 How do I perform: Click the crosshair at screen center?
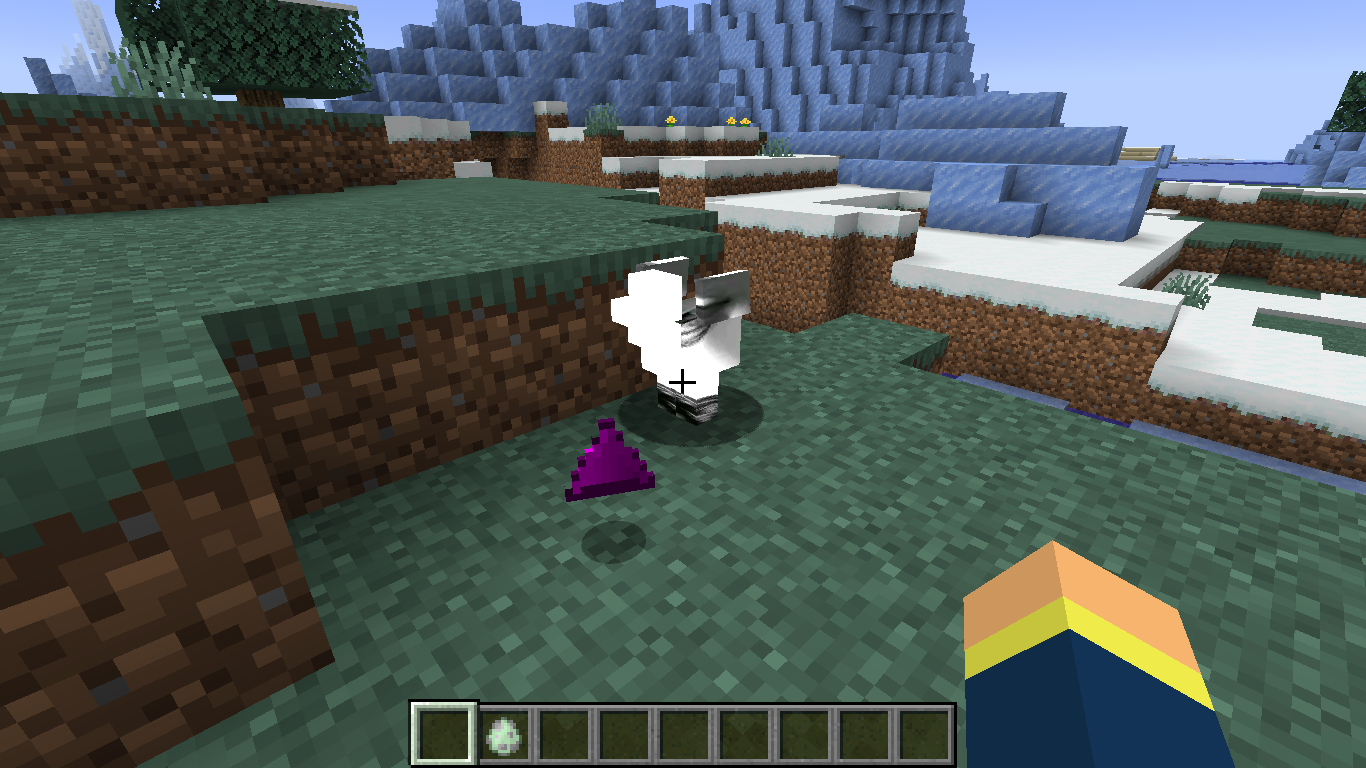tap(683, 380)
